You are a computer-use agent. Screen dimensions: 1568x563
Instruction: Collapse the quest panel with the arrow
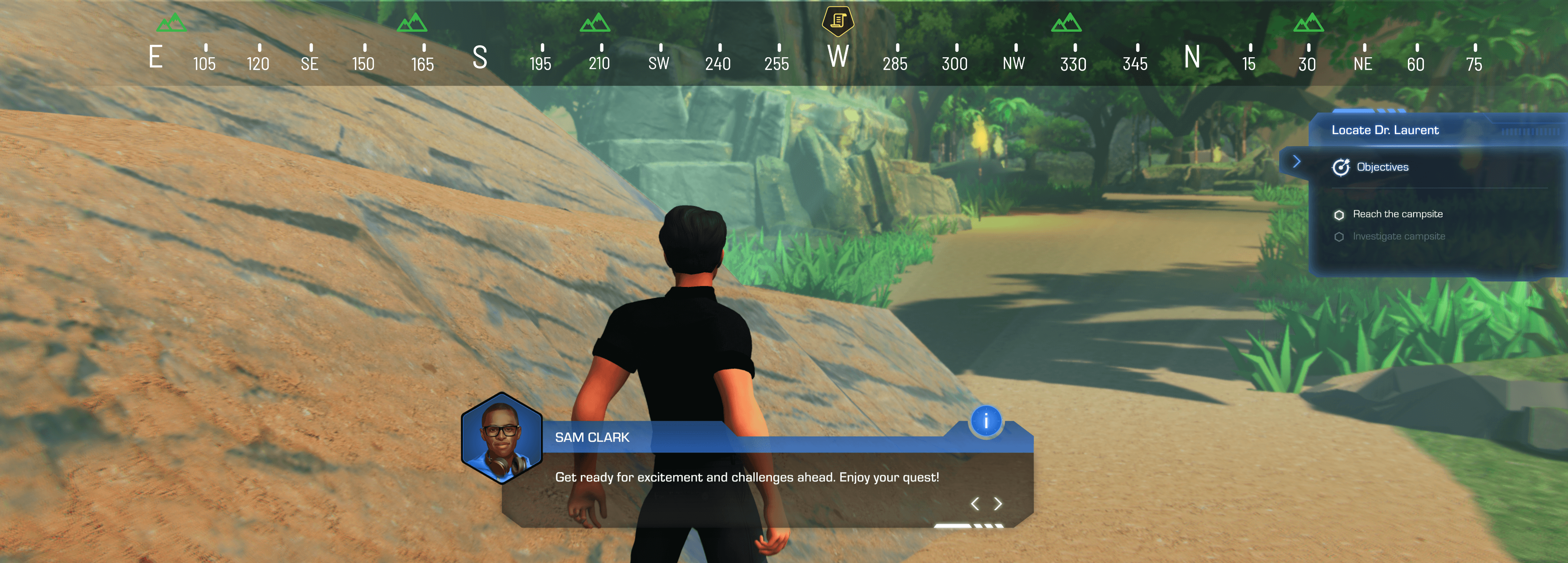(1296, 161)
